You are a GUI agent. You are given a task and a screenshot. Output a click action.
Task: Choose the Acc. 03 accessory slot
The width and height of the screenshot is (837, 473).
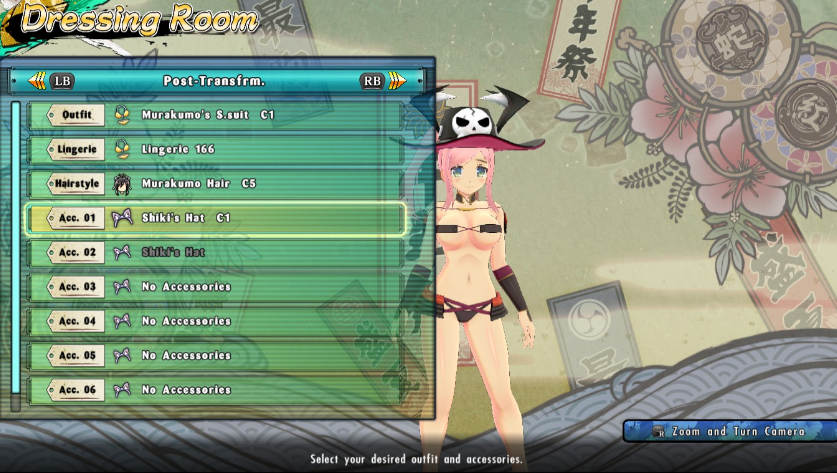(x=215, y=287)
